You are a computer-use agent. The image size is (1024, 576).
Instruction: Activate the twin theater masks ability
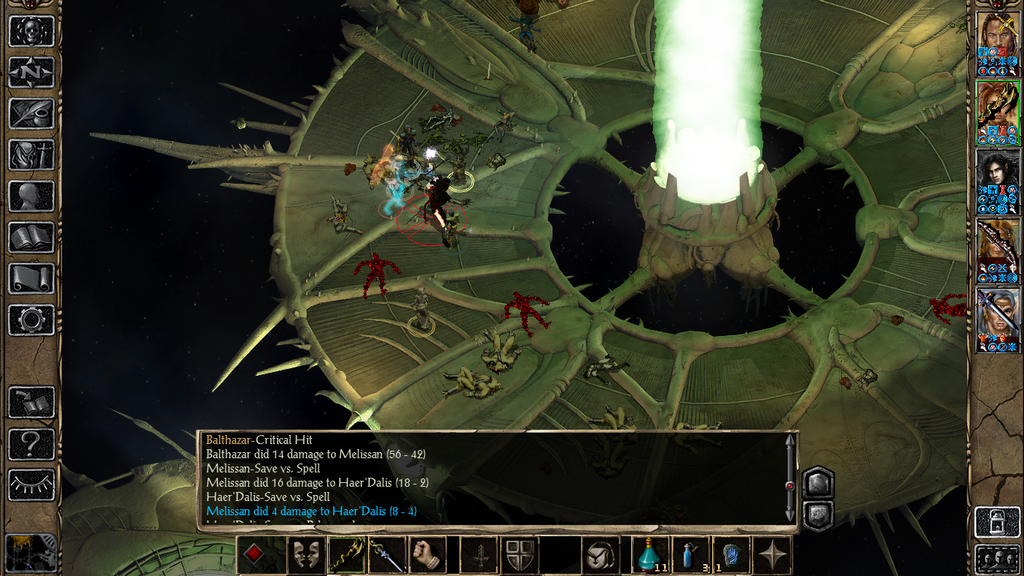pyautogui.click(x=306, y=555)
